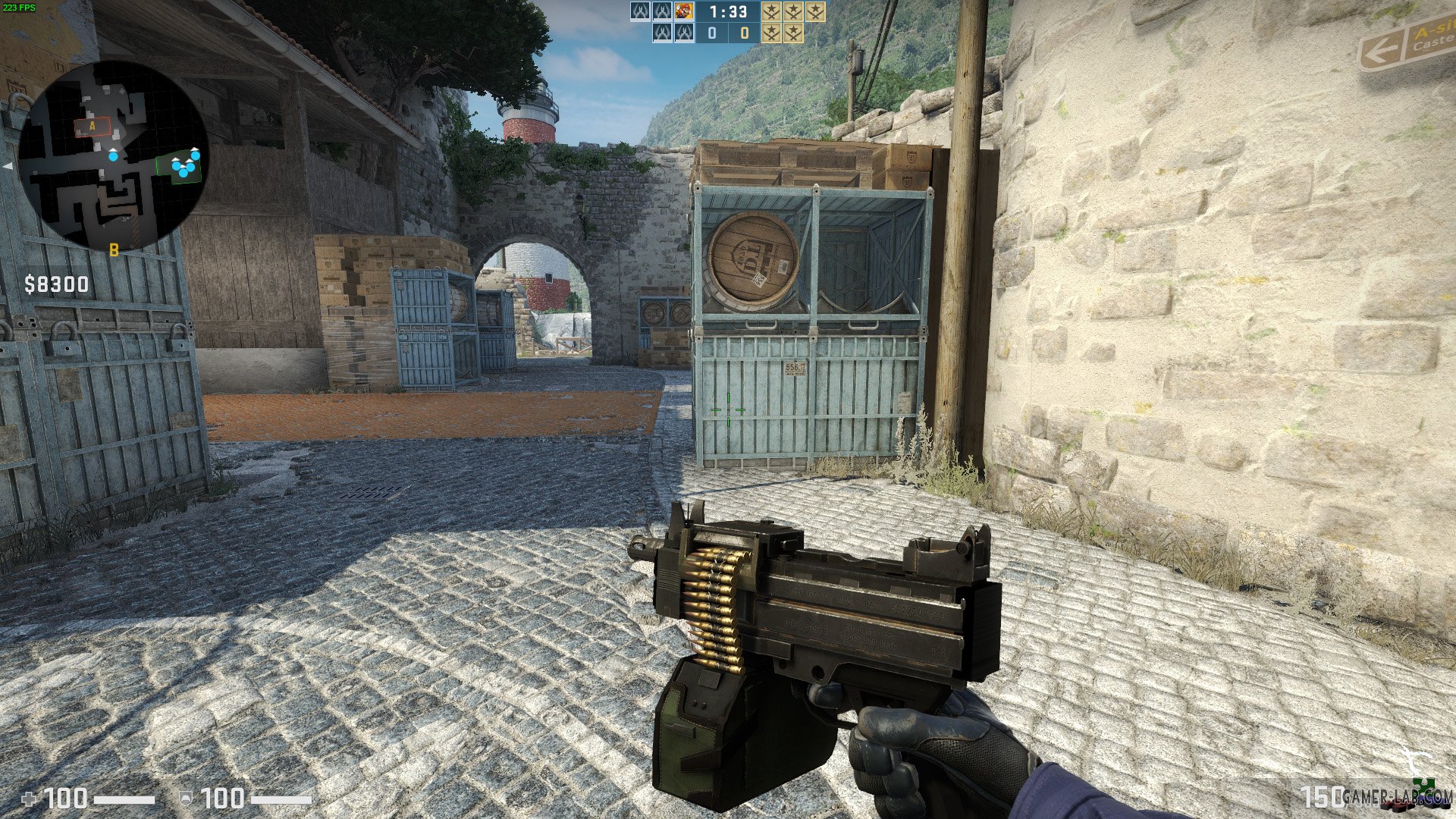Click the 223 FPS counter
Image resolution: width=1456 pixels, height=819 pixels.
(x=19, y=6)
